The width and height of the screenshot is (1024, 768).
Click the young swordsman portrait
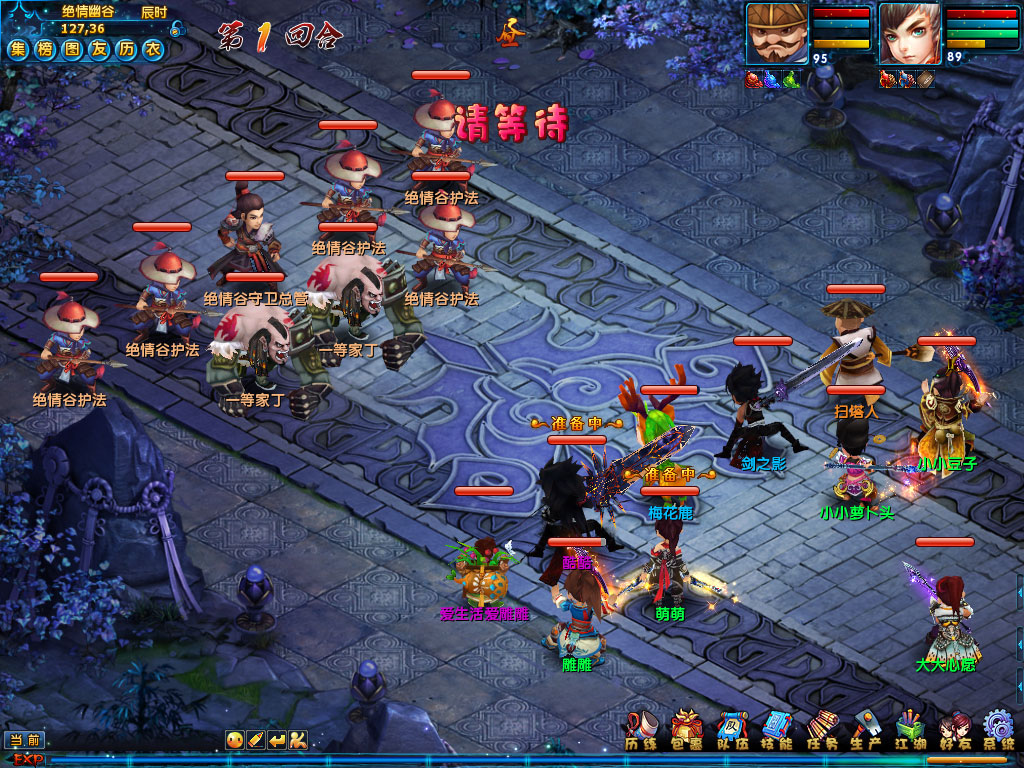909,34
